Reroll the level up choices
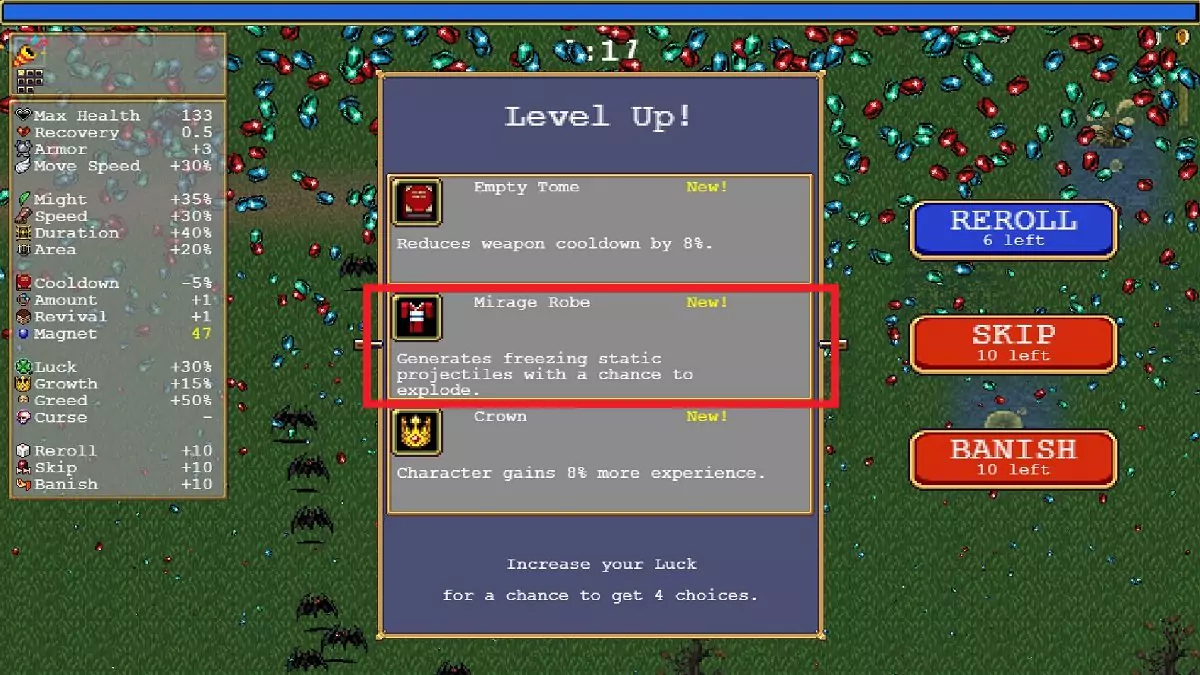Image resolution: width=1200 pixels, height=675 pixels. (1012, 229)
